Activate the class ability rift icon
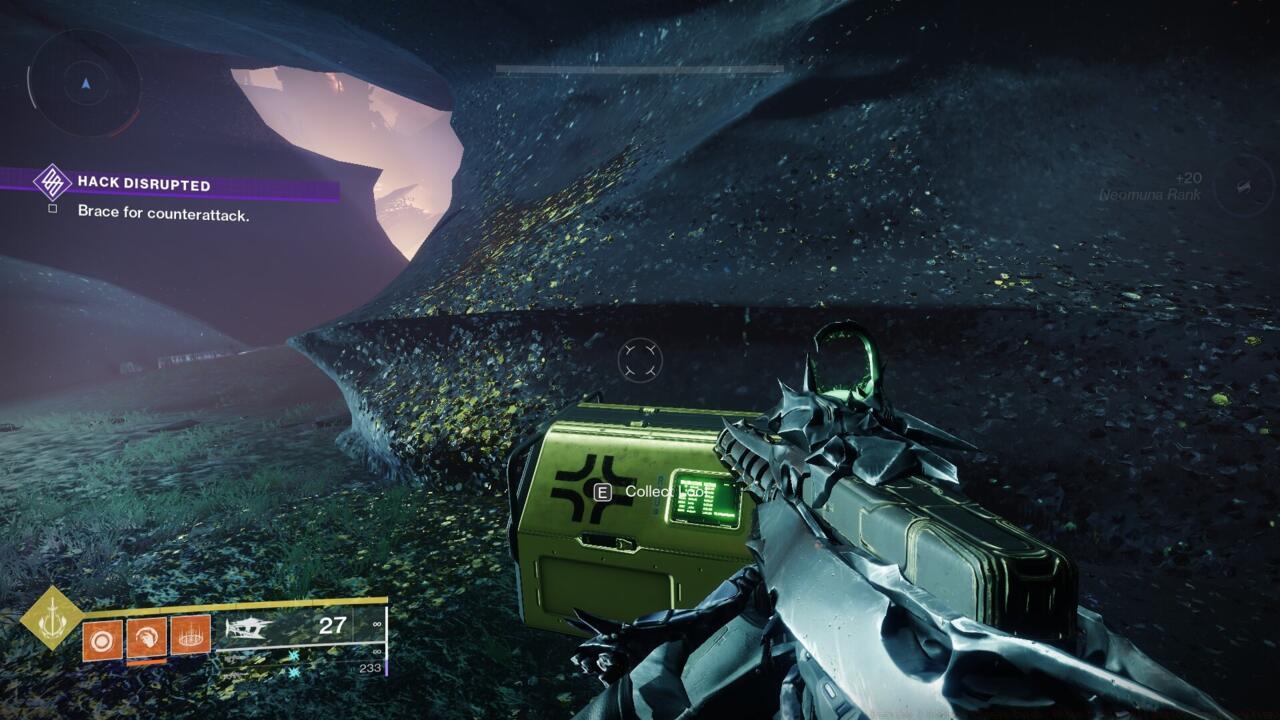The image size is (1280, 720). pyautogui.click(x=190, y=635)
